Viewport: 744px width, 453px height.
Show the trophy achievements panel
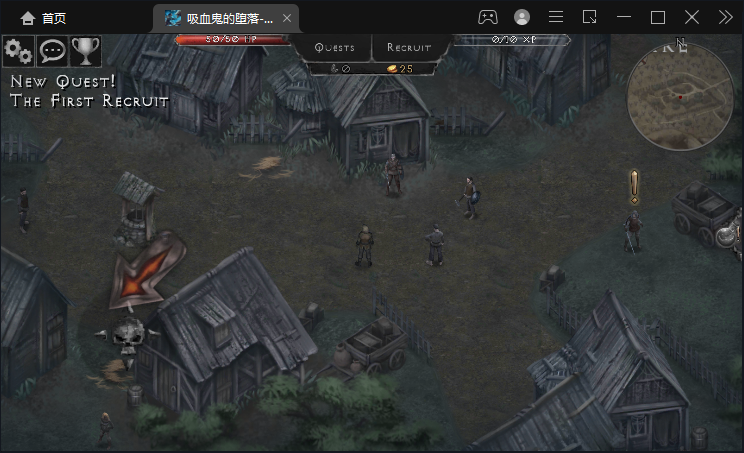(x=85, y=51)
